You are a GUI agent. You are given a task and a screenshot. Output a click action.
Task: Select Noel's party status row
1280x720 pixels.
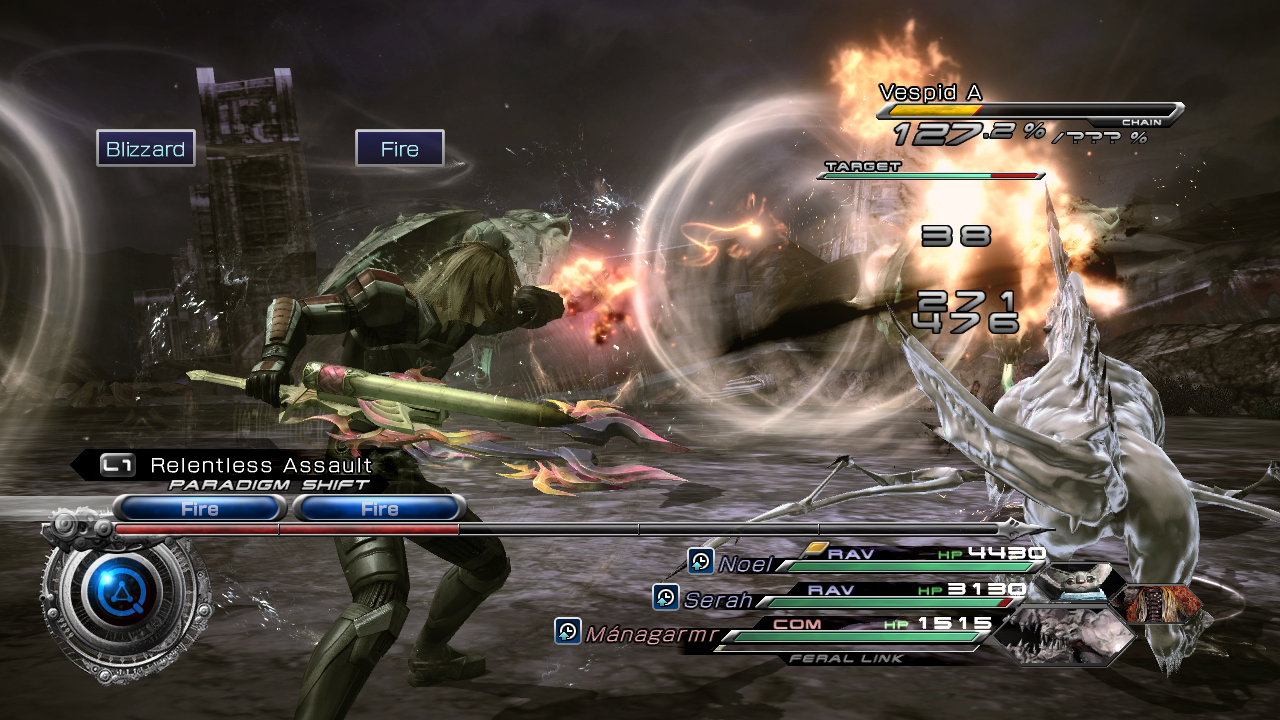coord(870,559)
